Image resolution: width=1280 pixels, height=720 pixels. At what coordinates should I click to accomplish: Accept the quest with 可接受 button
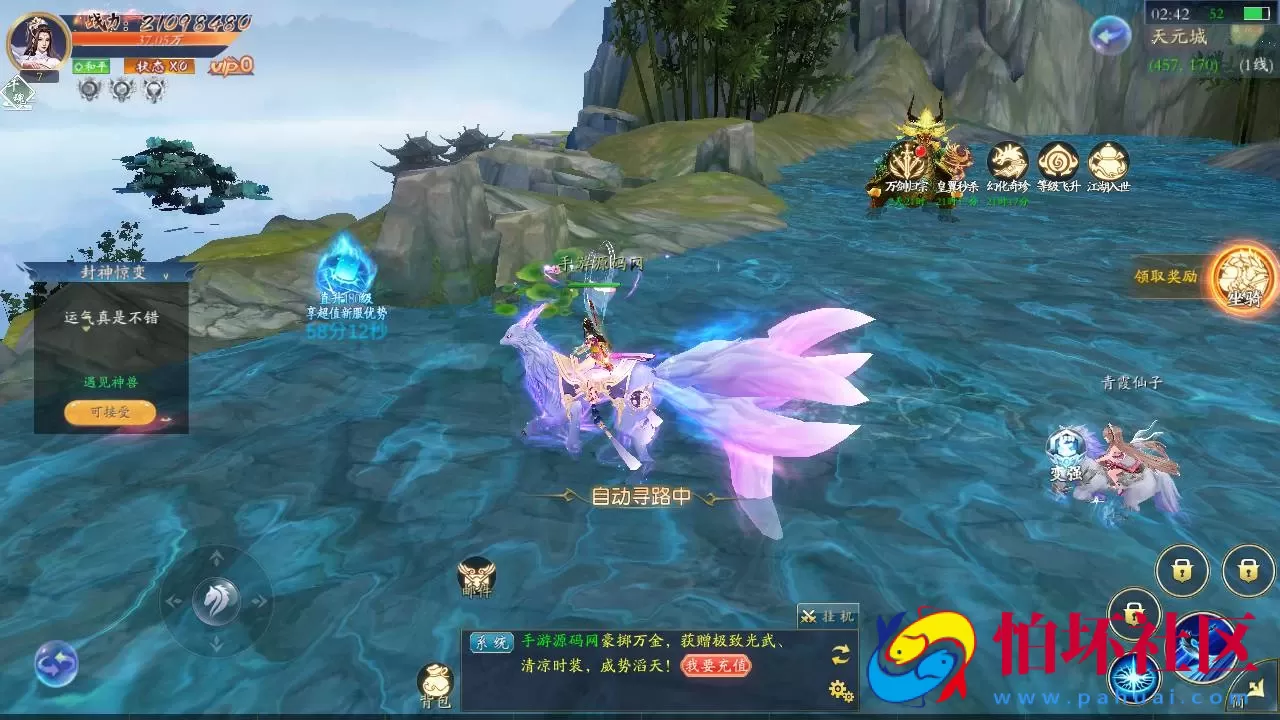point(110,412)
